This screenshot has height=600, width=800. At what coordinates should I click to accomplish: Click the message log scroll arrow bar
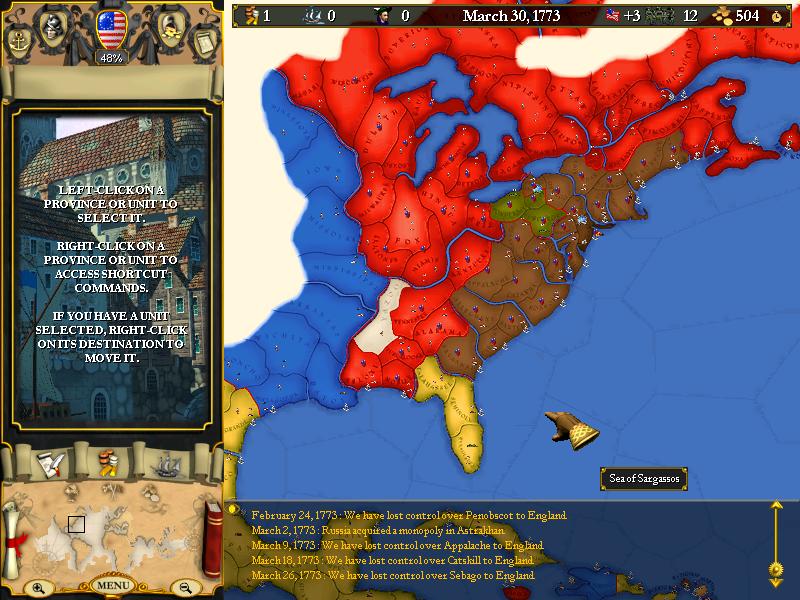[x=774, y=540]
